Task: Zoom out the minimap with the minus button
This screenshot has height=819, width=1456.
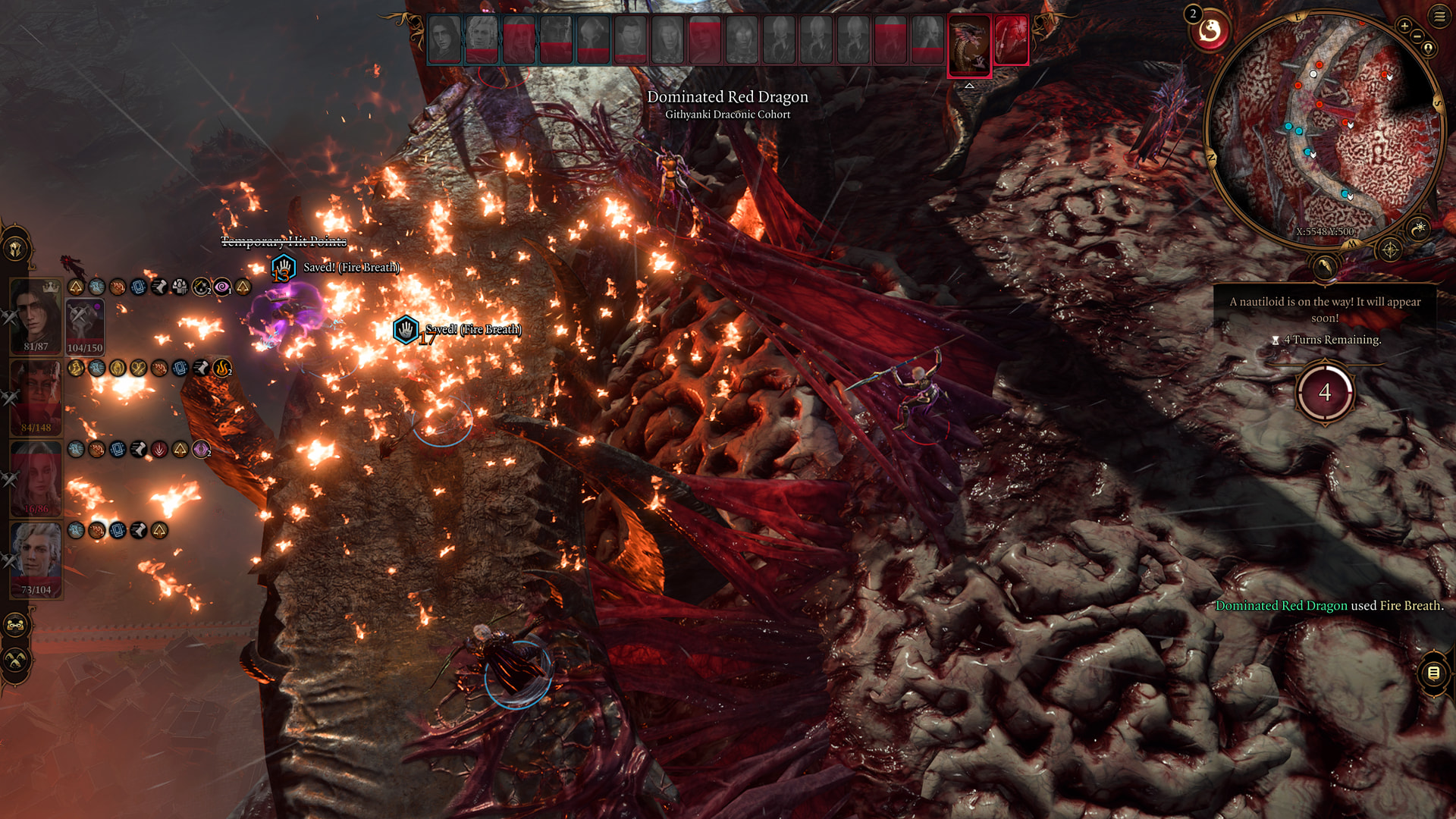Action: [x=1417, y=36]
